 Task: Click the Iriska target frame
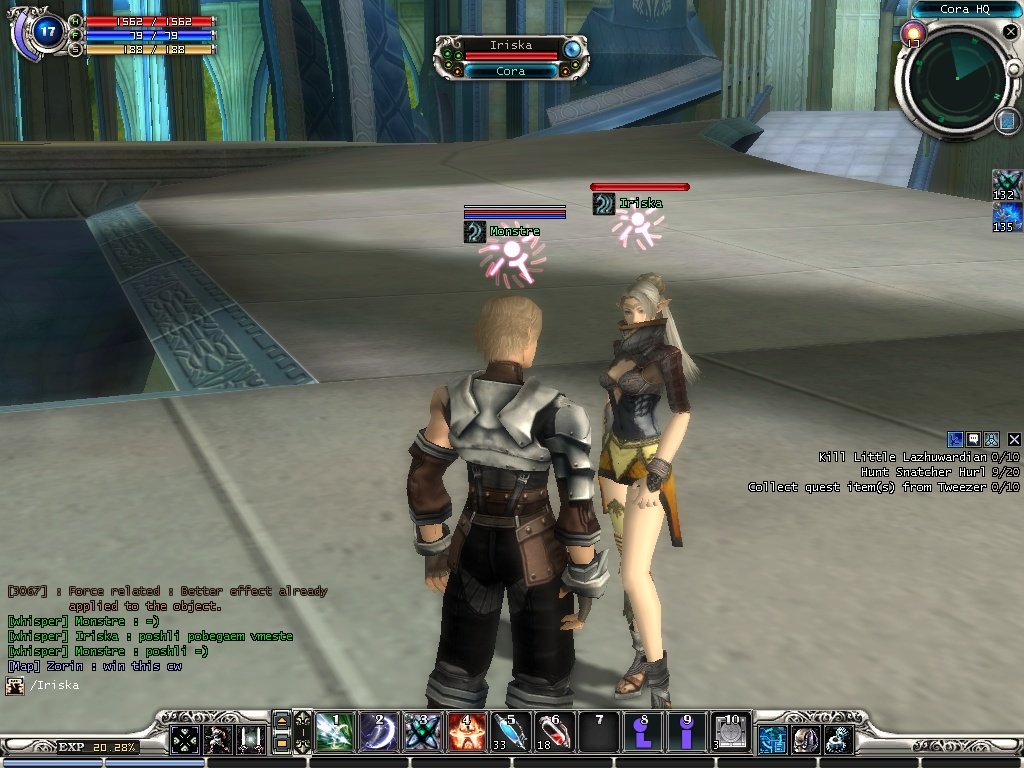pyautogui.click(x=510, y=57)
